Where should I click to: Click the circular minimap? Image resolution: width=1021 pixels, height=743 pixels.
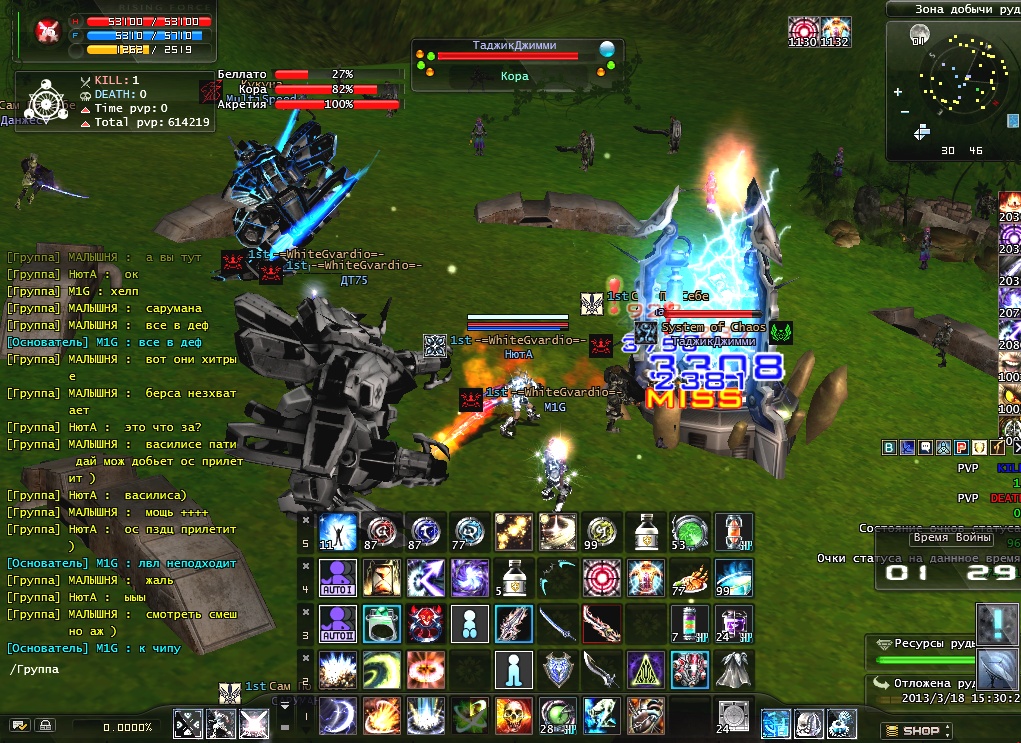pos(952,82)
